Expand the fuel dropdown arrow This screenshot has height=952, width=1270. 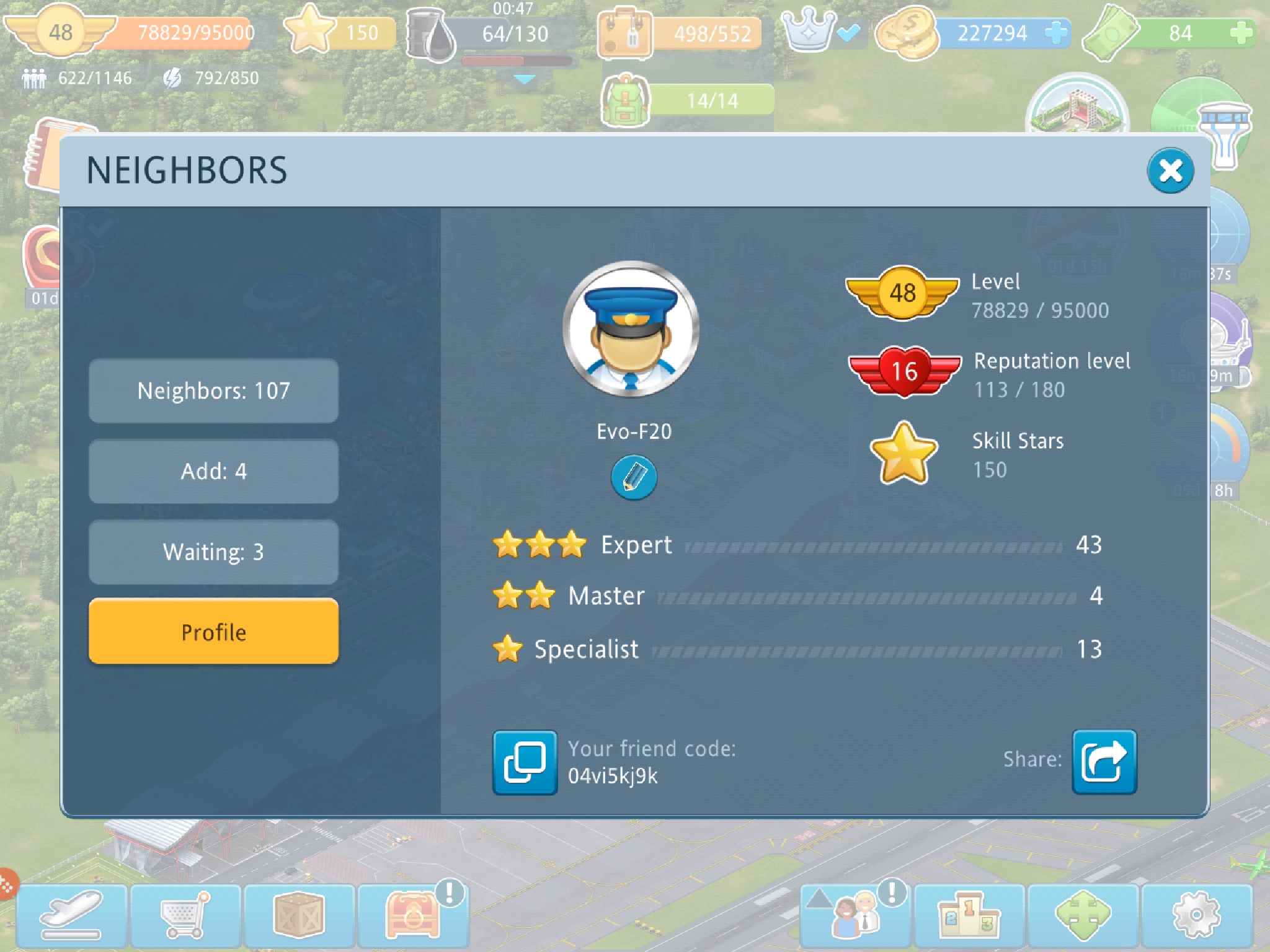coord(525,79)
